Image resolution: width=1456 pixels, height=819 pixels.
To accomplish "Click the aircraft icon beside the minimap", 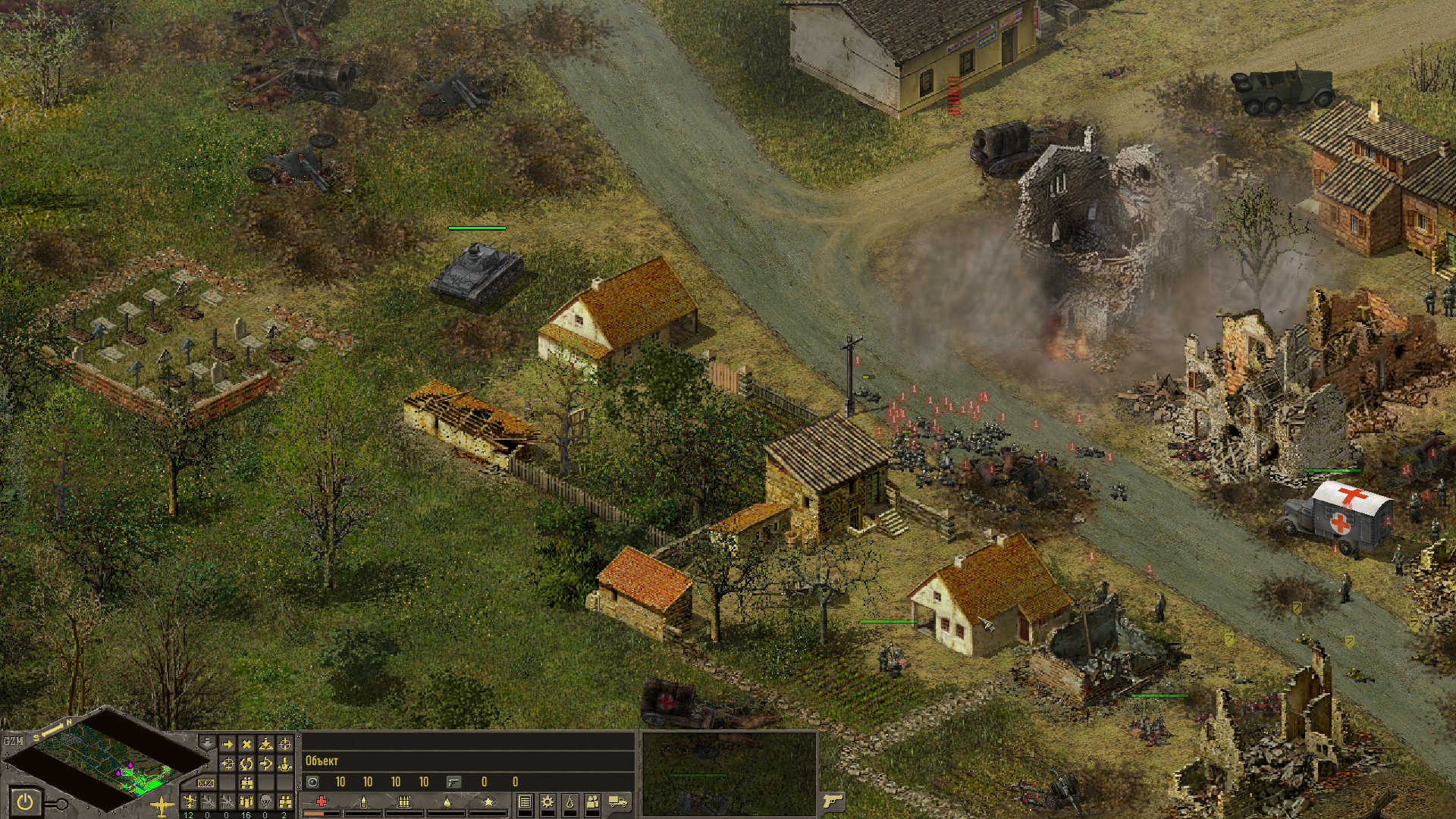I will pyautogui.click(x=162, y=805).
